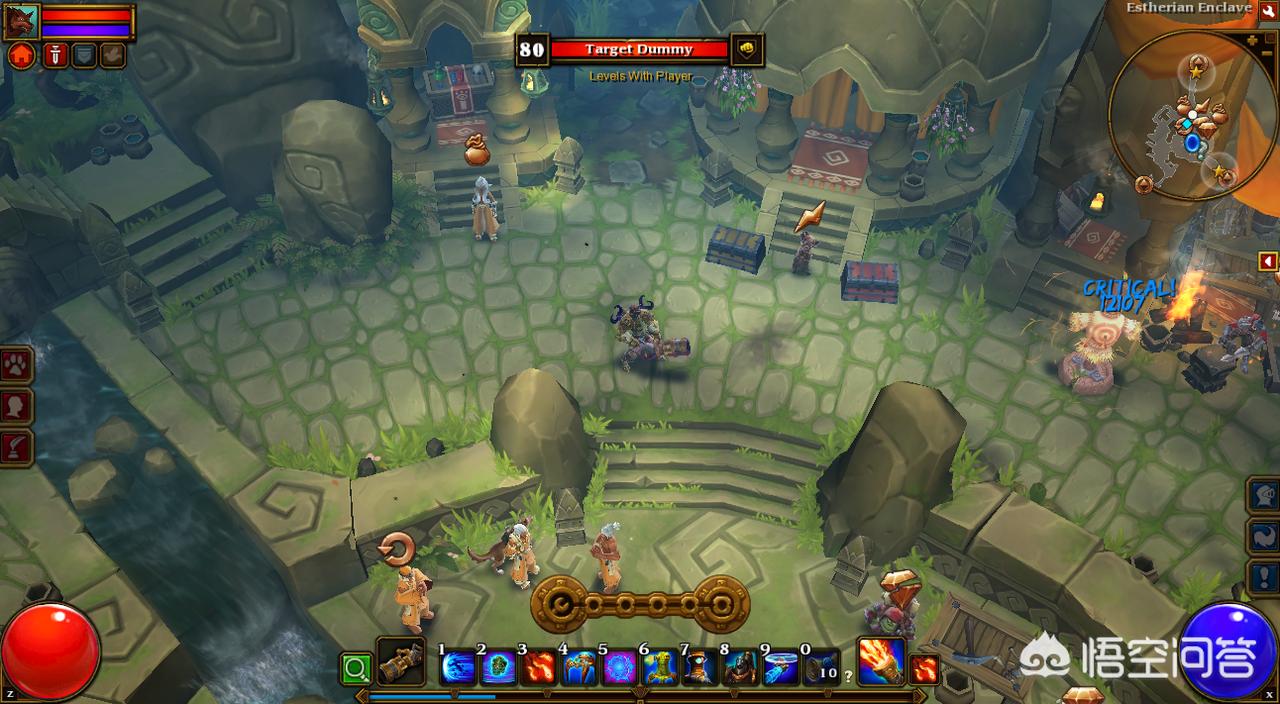The image size is (1280, 704).
Task: Use the purple orb skill in slot 5
Action: pos(621,667)
